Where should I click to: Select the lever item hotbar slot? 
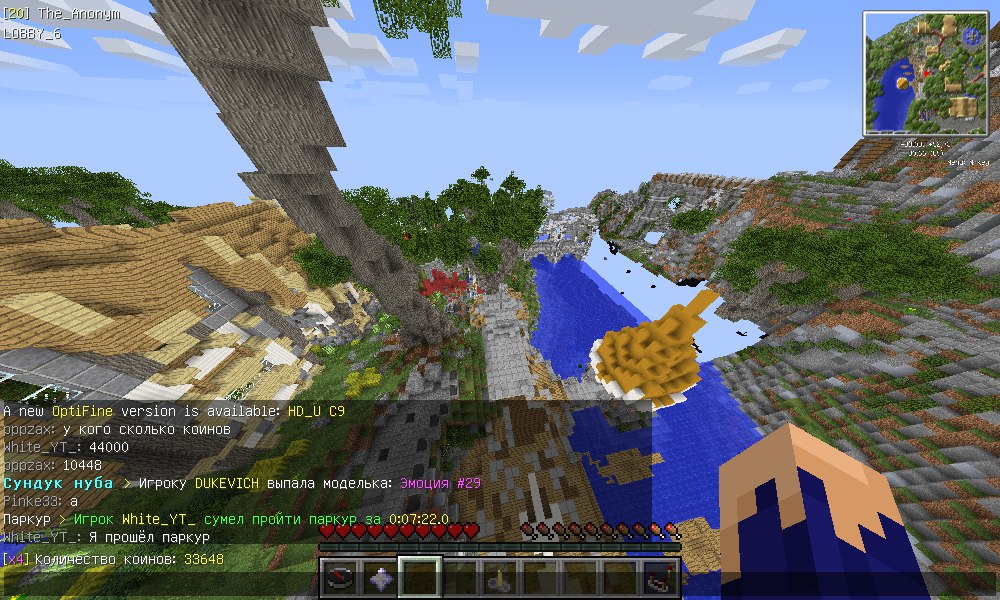(500, 578)
